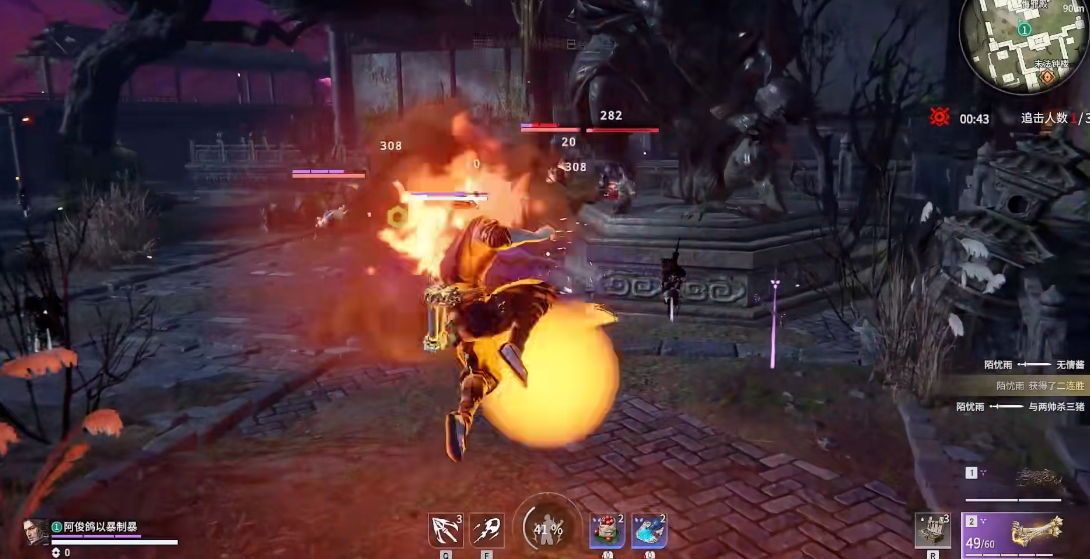
Task: Use the red berry bag consumable
Action: (607, 529)
